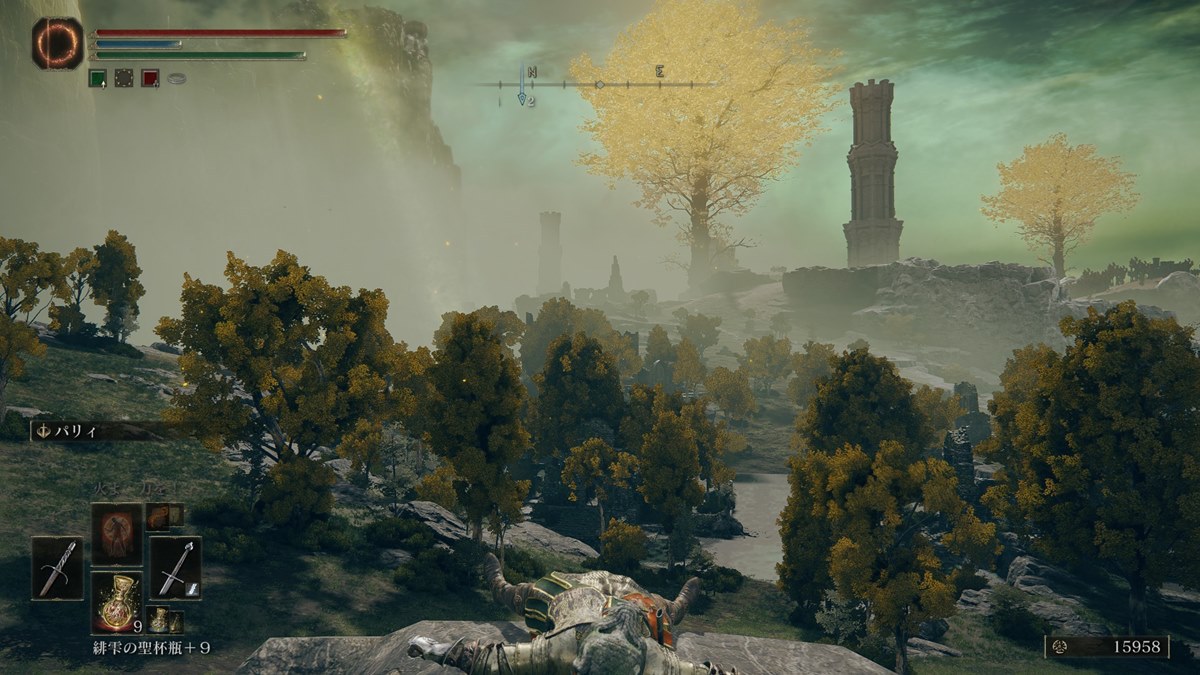This screenshot has height=675, width=1200.
Task: Inspect the green stamina buff status icon
Action: coord(97,78)
